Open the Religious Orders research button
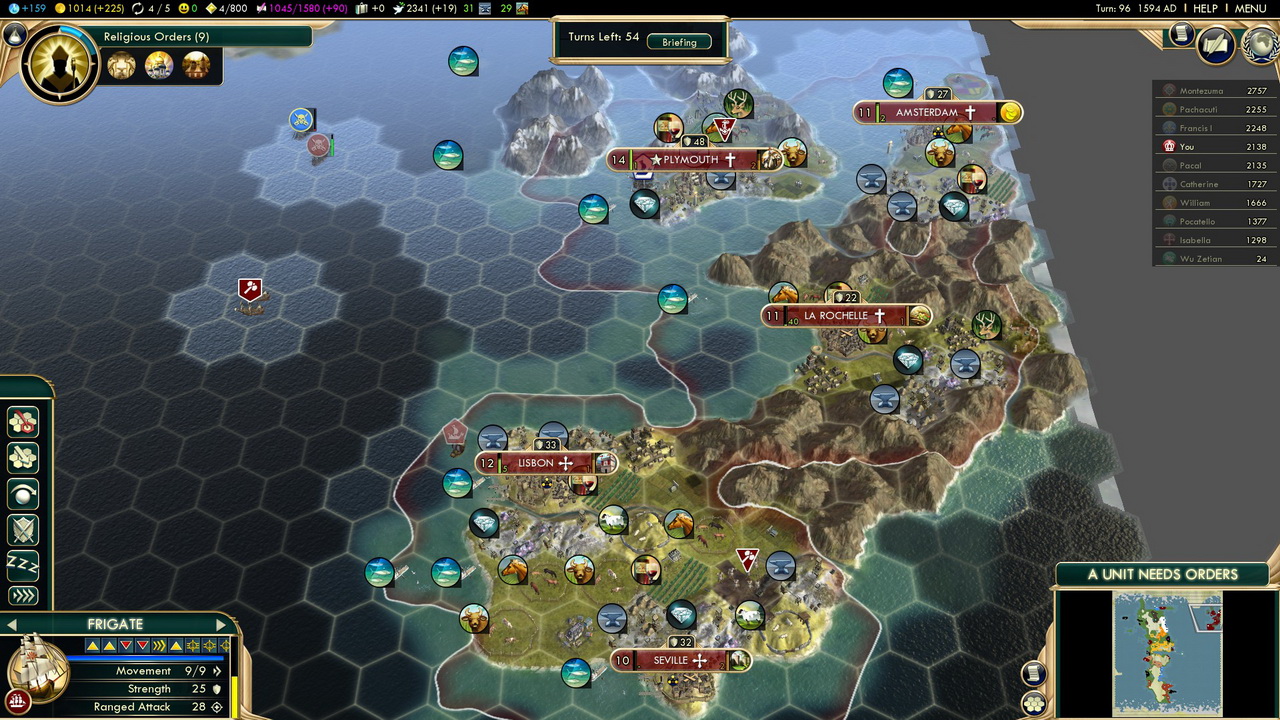 pyautogui.click(x=59, y=62)
